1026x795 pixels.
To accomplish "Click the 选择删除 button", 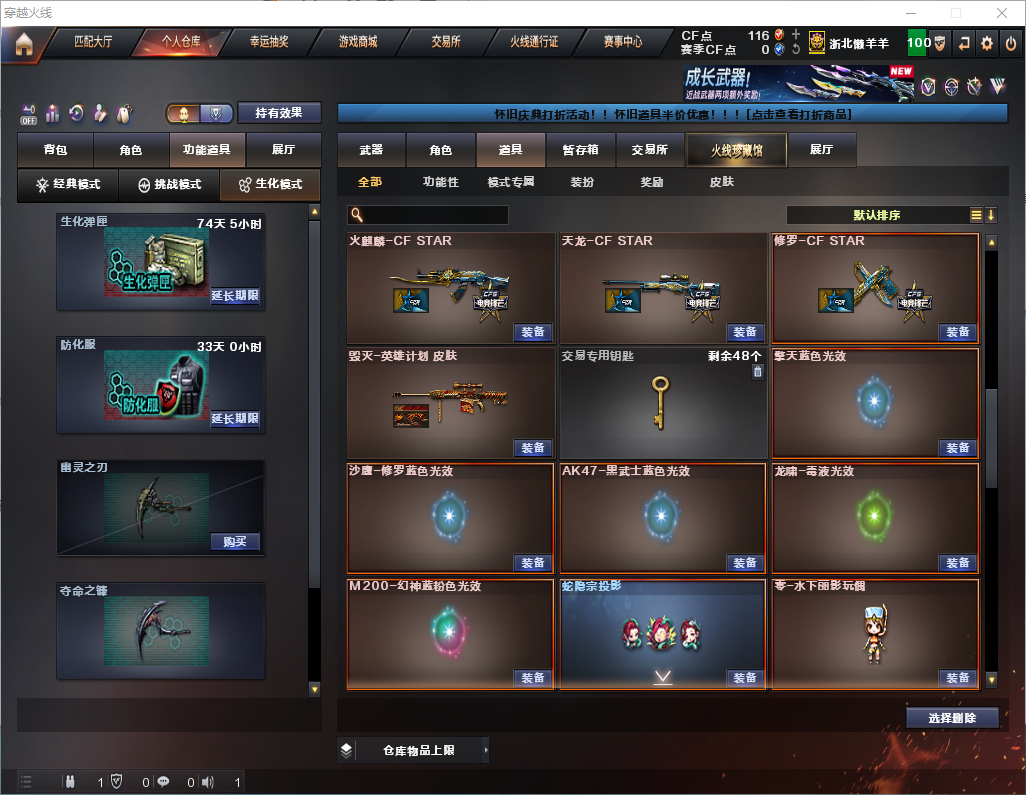I will pyautogui.click(x=952, y=718).
